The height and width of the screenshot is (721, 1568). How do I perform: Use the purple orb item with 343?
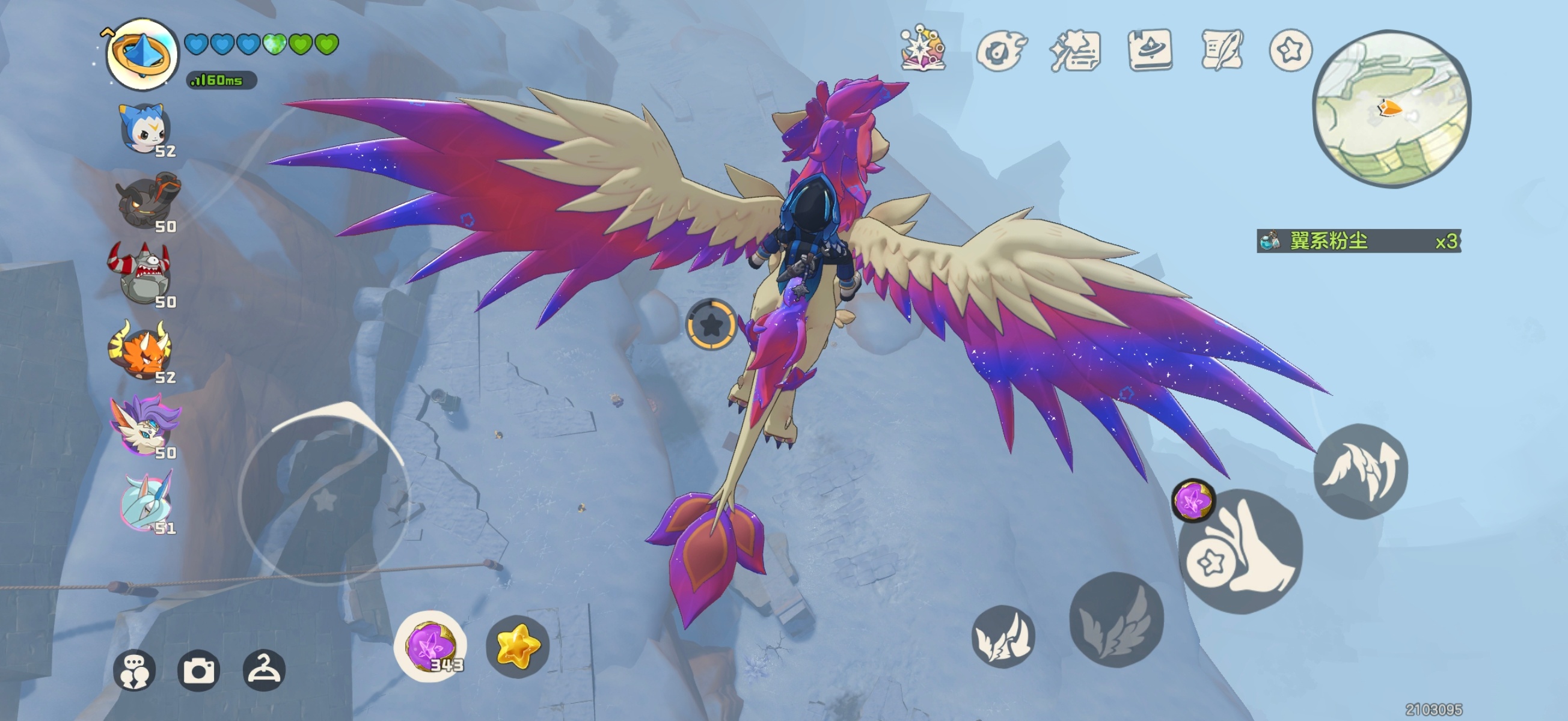click(431, 646)
